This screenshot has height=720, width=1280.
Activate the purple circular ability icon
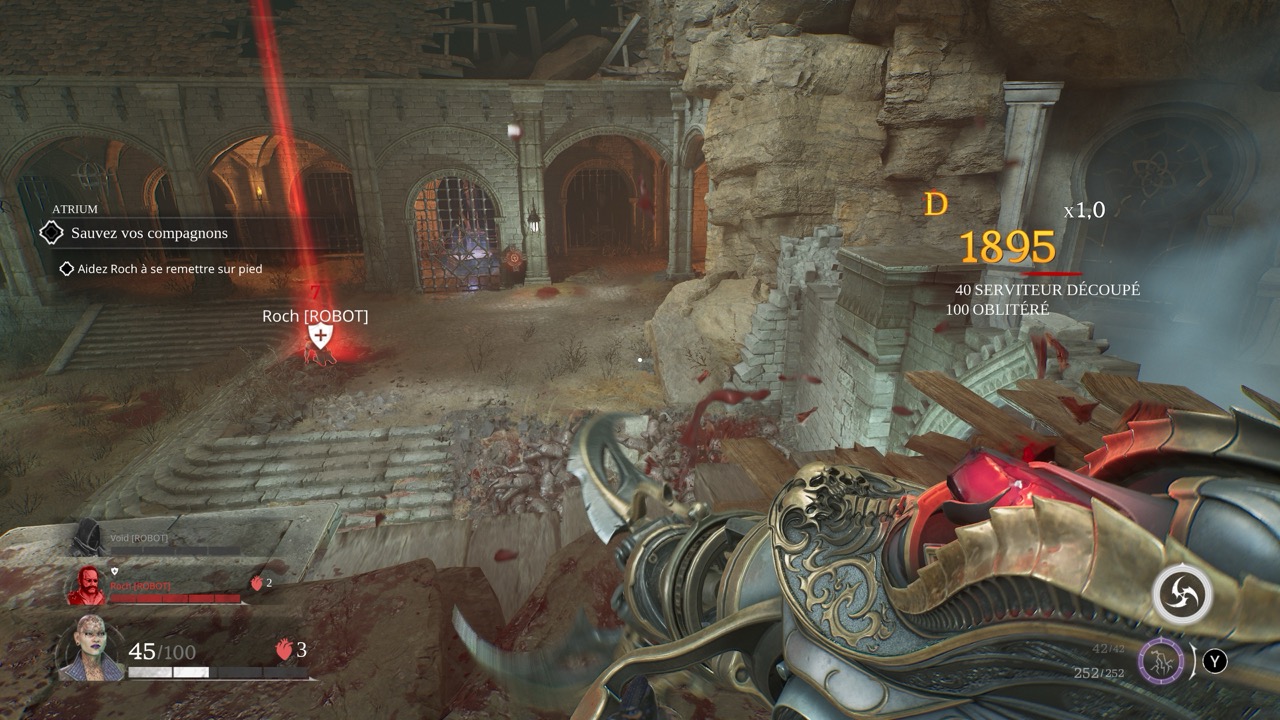click(1160, 661)
